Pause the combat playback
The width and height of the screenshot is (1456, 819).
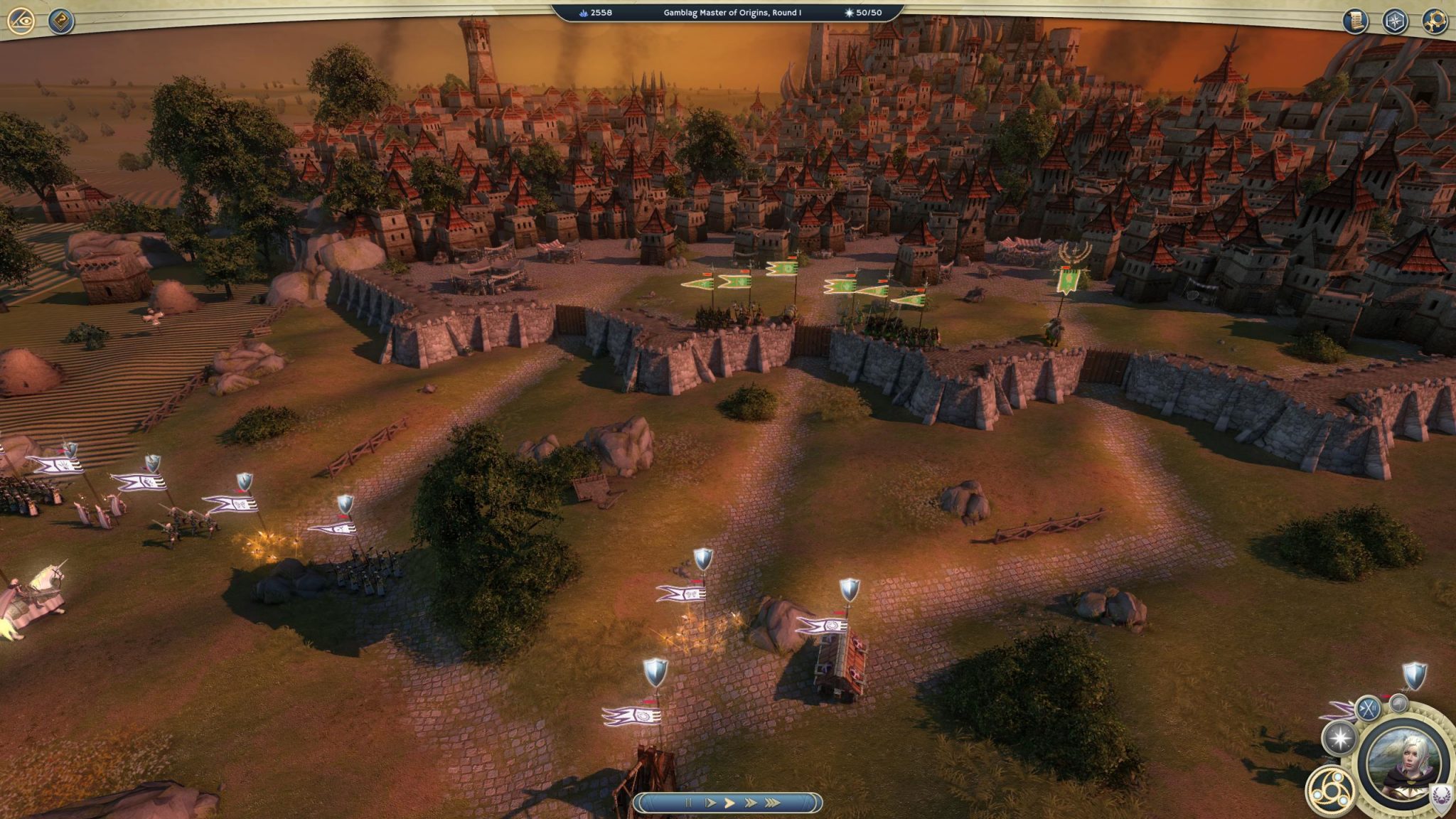(x=688, y=803)
